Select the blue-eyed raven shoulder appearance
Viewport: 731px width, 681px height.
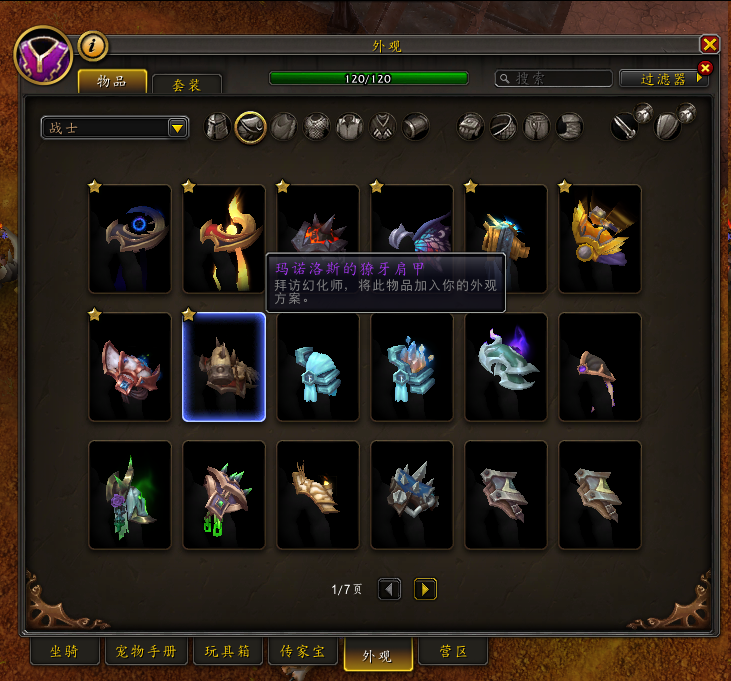tap(130, 239)
